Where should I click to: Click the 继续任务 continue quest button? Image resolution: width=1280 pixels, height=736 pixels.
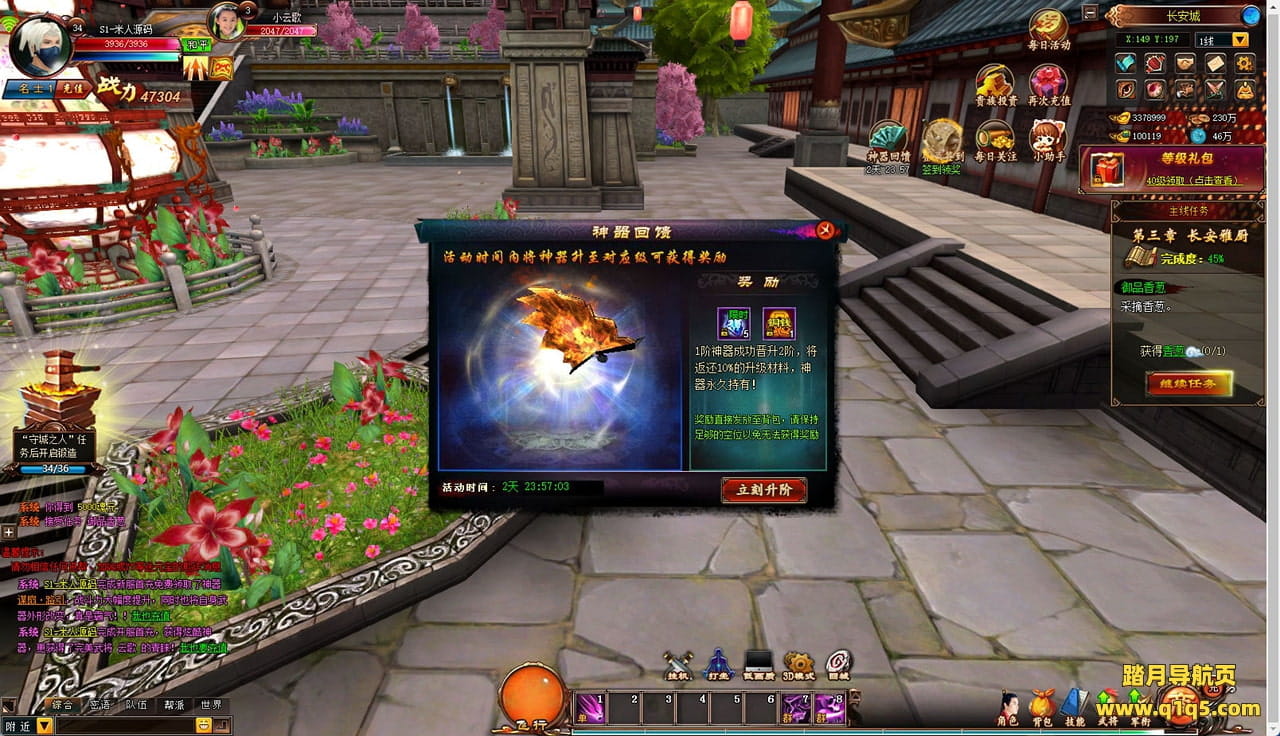[1188, 383]
